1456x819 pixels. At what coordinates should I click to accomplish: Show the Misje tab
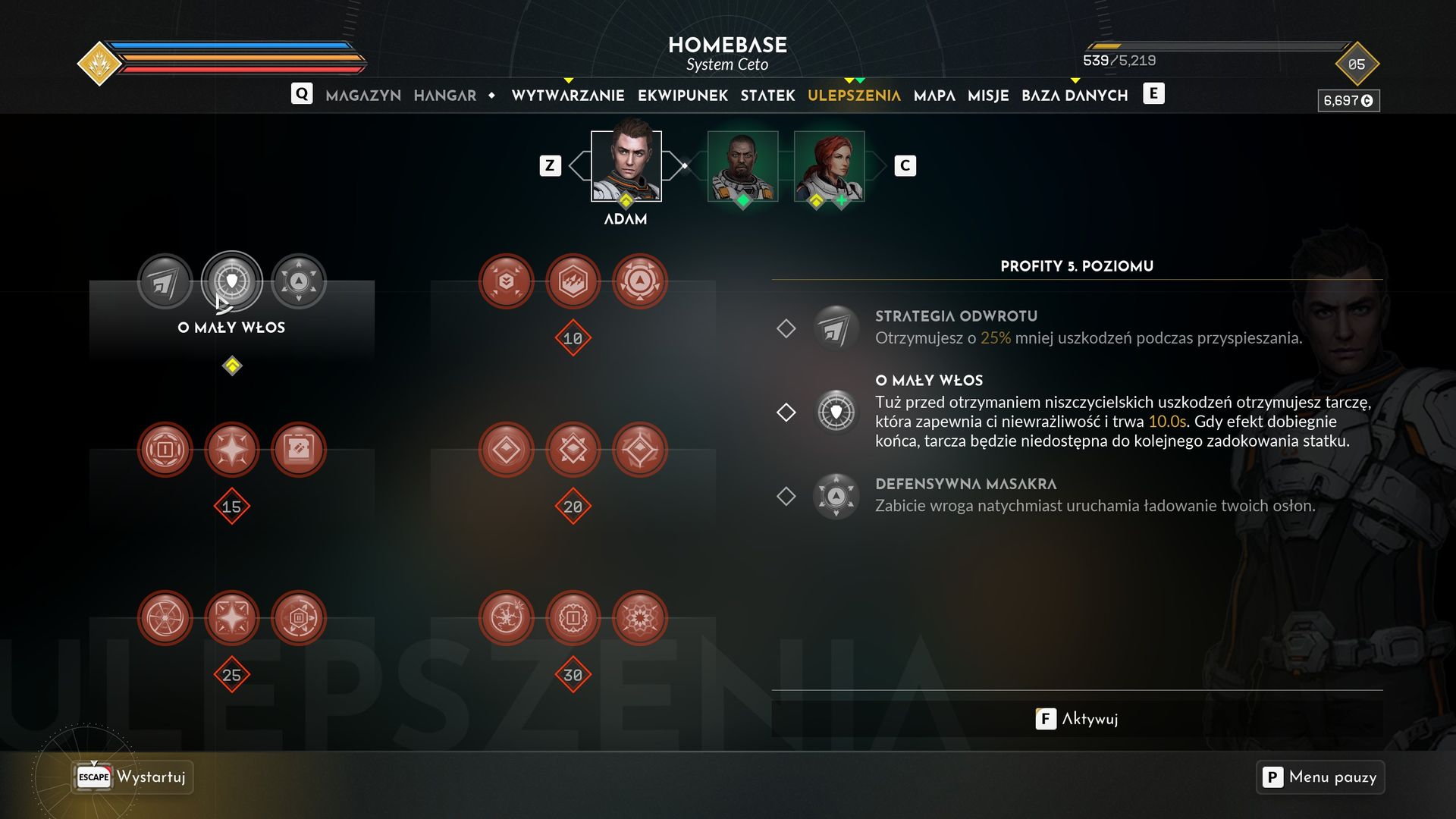[988, 96]
